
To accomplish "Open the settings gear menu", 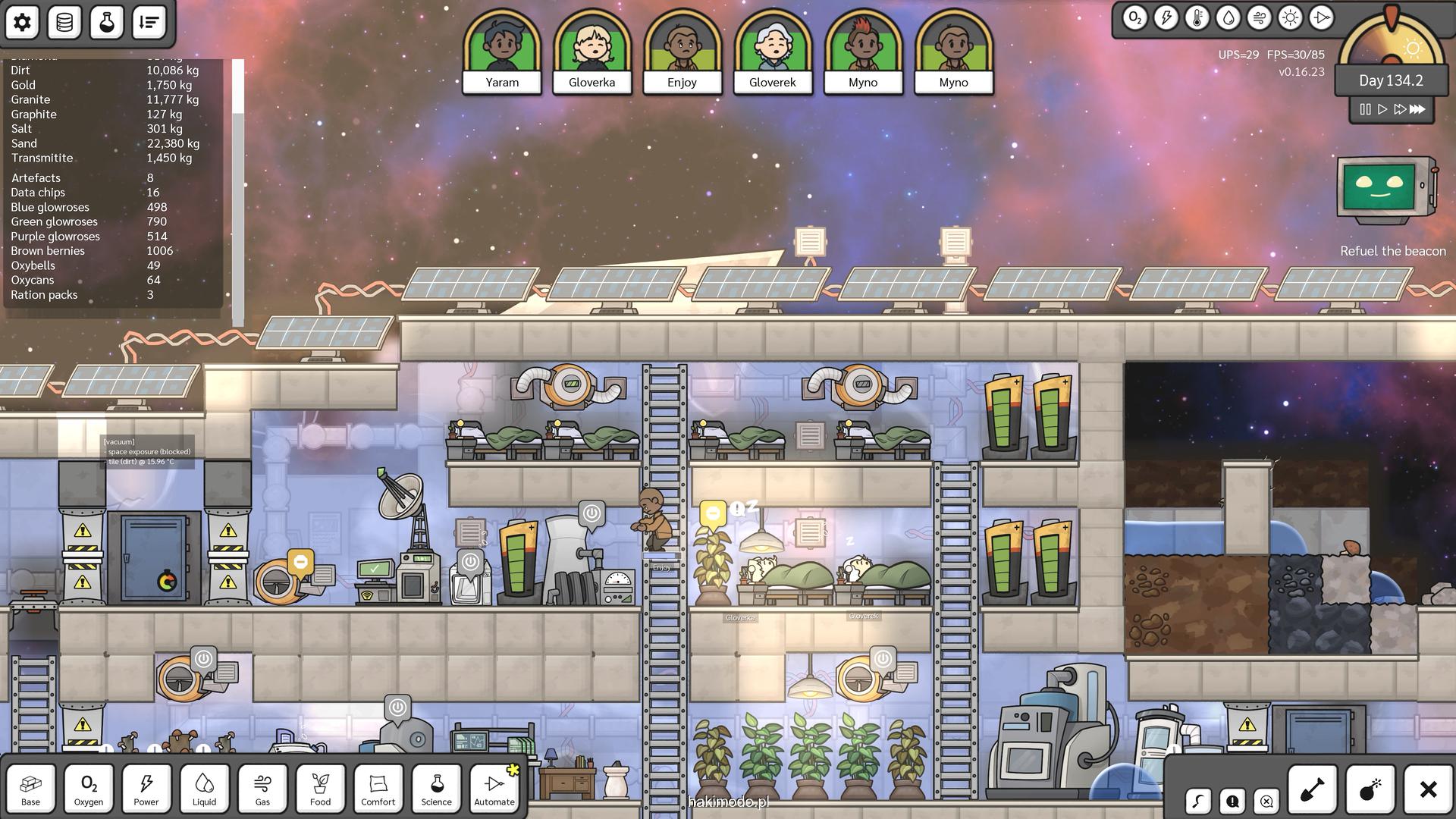I will click(23, 23).
